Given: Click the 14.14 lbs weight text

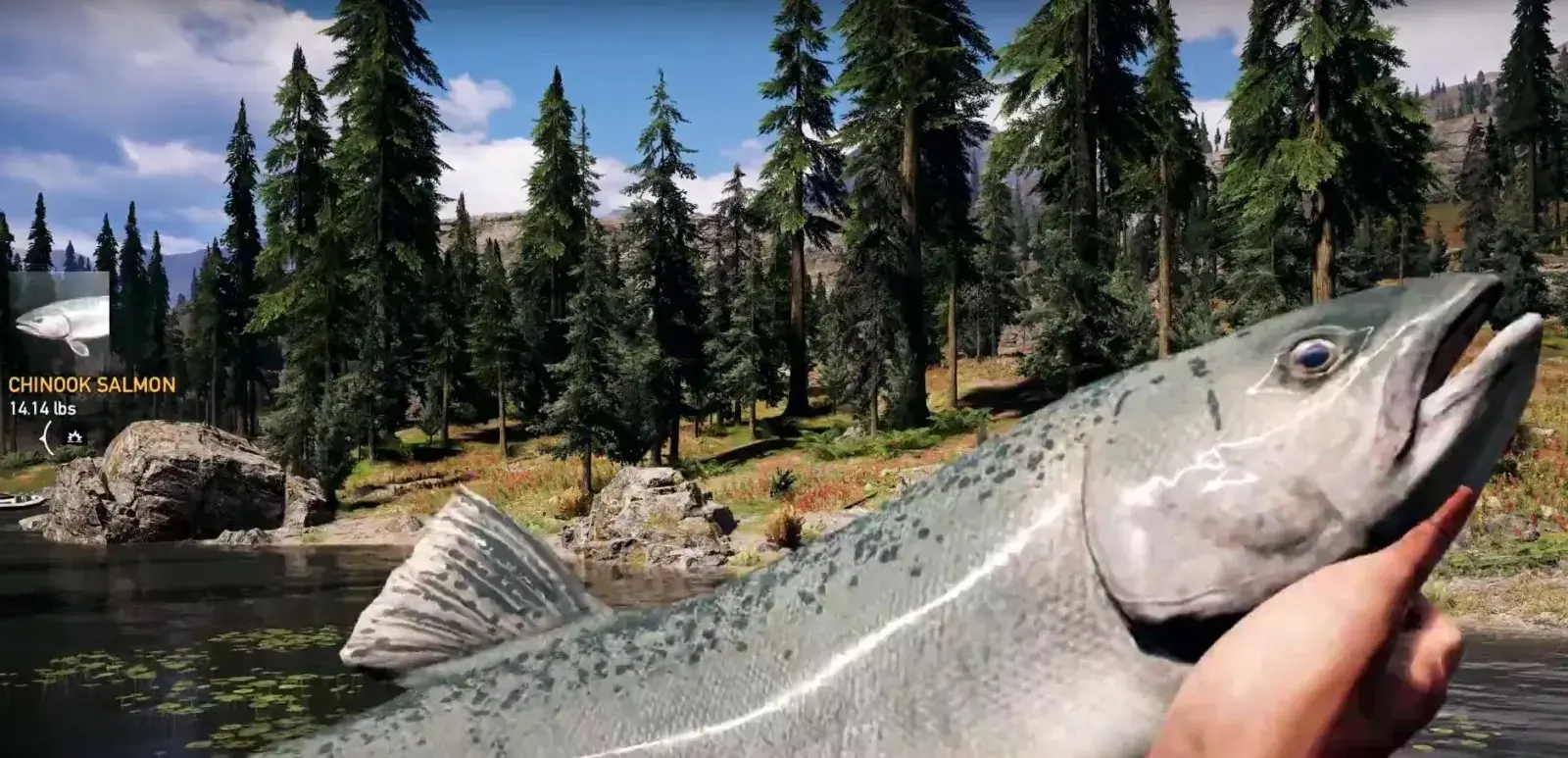Looking at the screenshot, I should click(x=41, y=407).
